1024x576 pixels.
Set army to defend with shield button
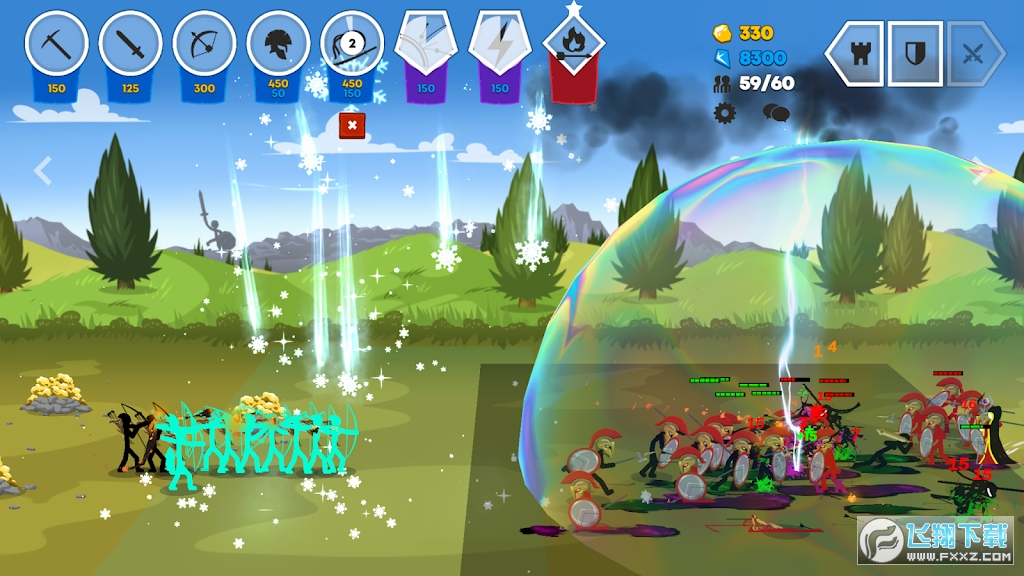point(915,54)
